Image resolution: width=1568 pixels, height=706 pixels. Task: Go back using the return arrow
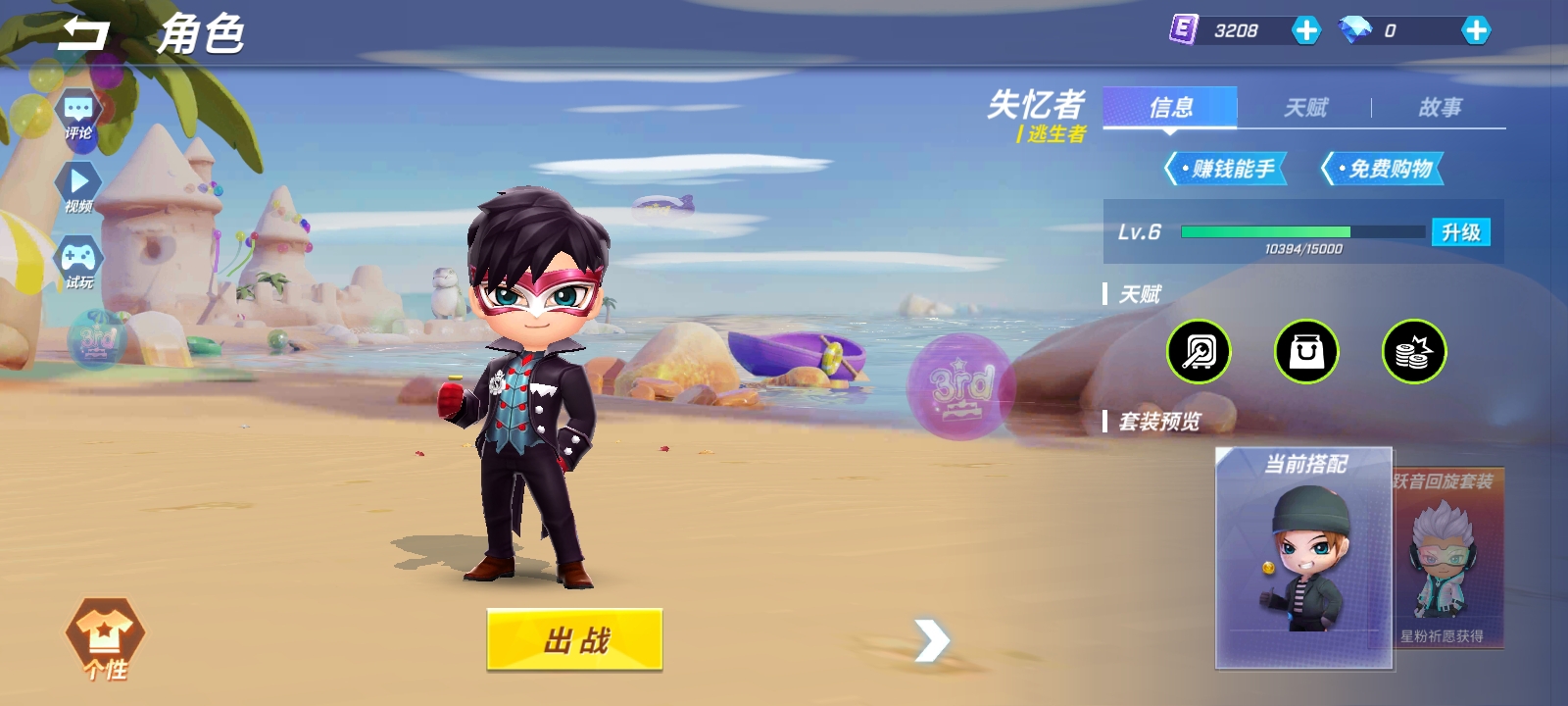[83, 34]
